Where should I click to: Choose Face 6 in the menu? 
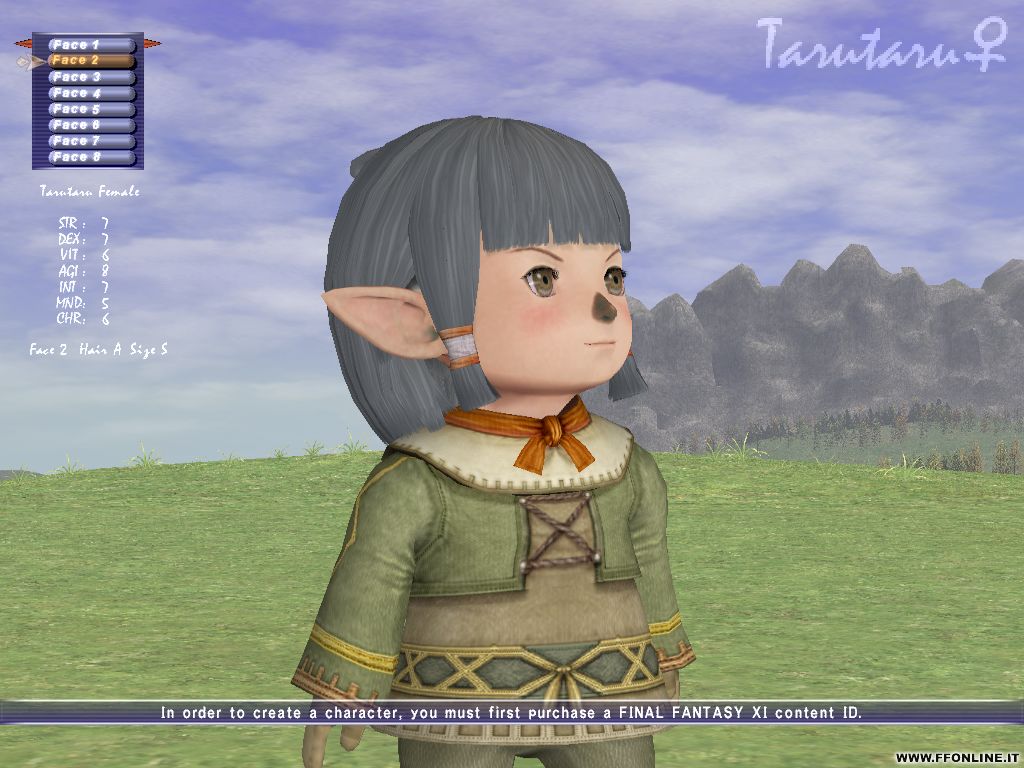(x=92, y=125)
